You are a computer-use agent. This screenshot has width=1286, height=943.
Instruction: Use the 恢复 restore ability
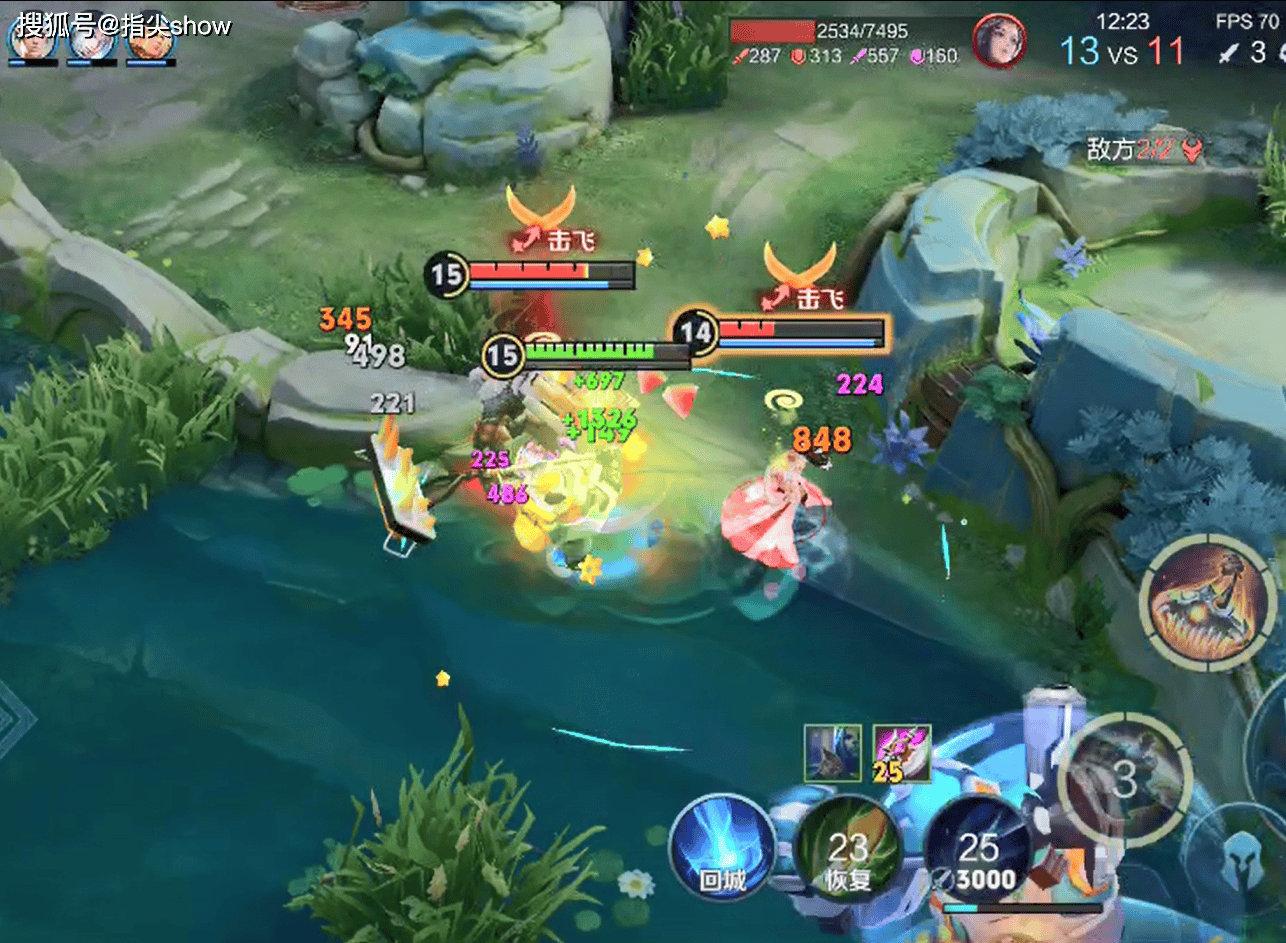coord(848,851)
